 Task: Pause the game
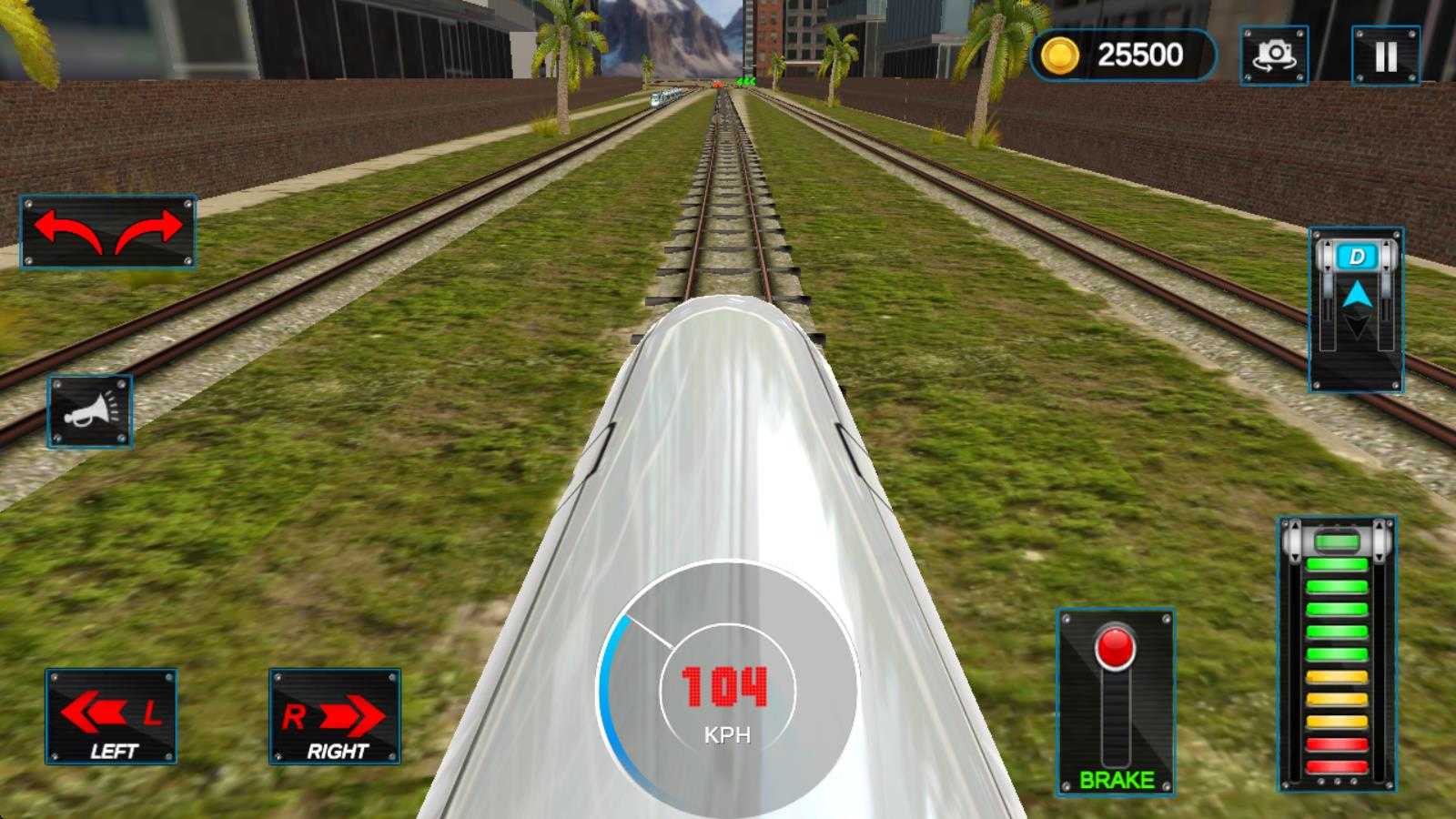tap(1385, 56)
